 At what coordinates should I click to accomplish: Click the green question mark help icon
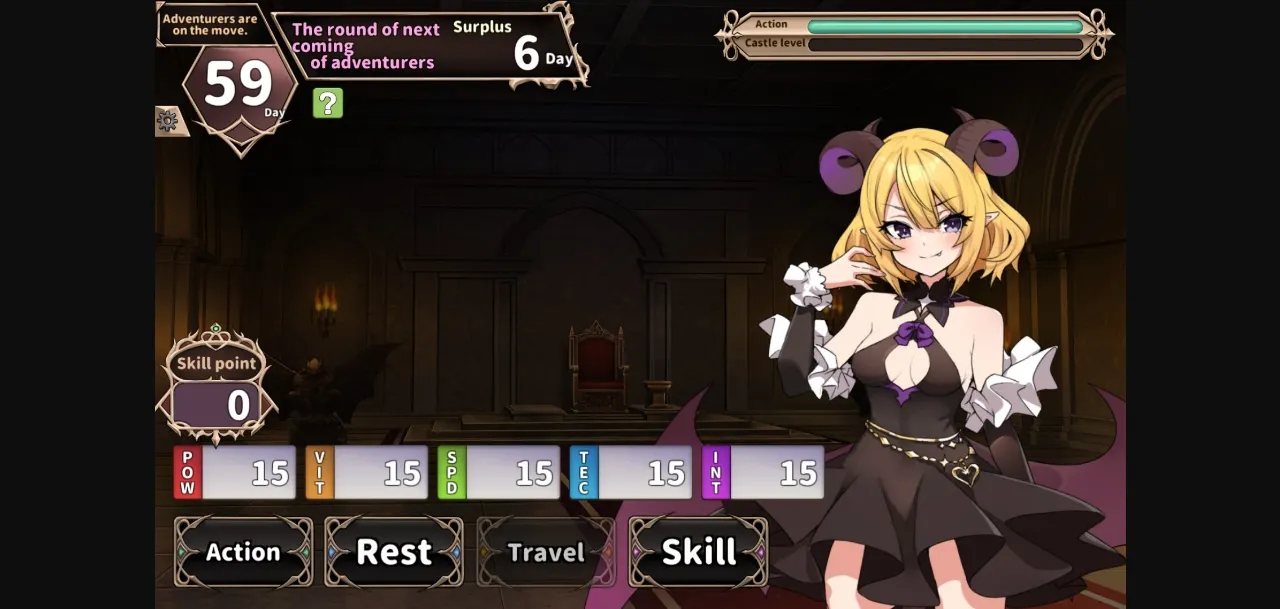pos(328,103)
